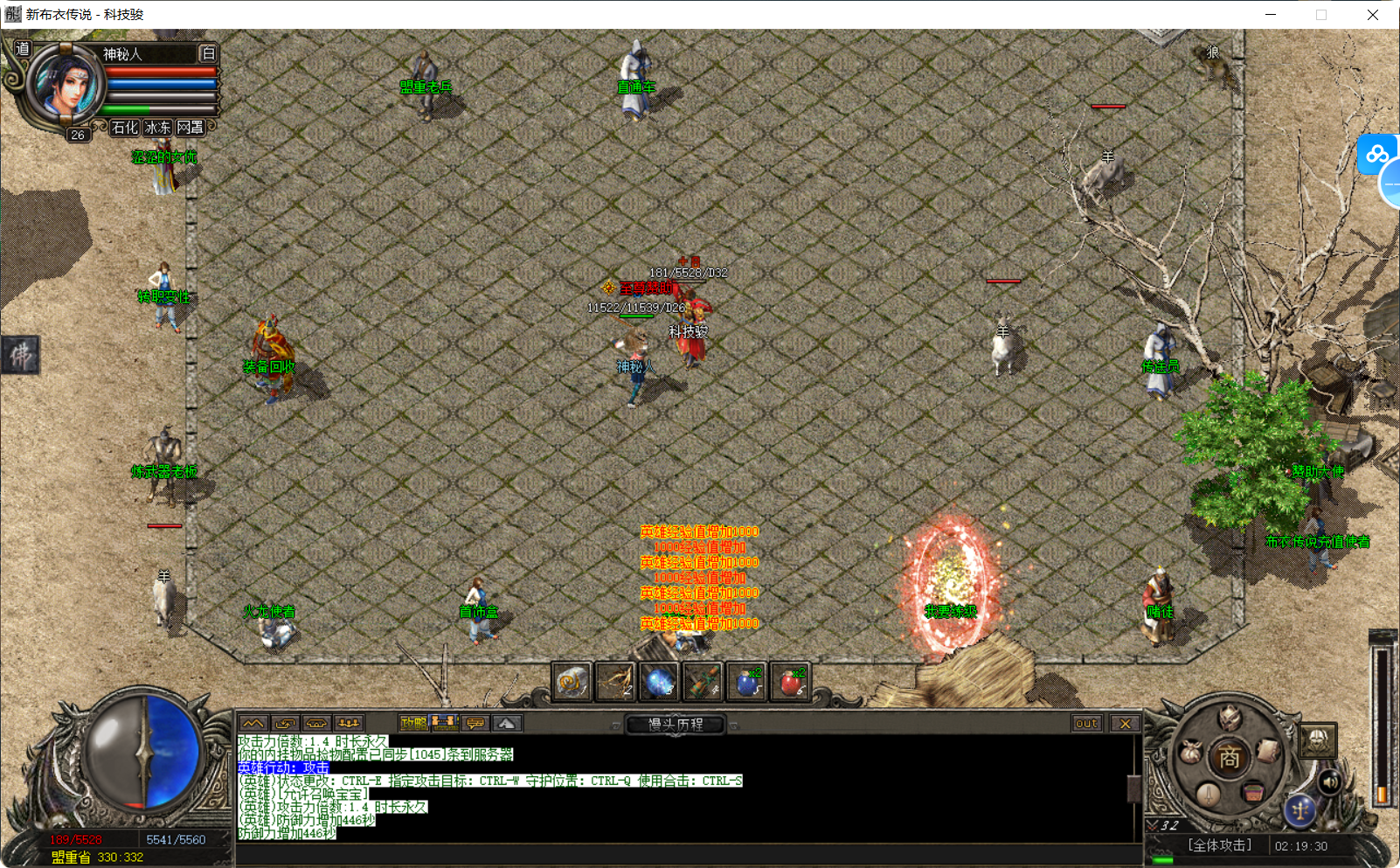1400x868 pixels.
Task: Collapse the chat window using the out button
Action: pyautogui.click(x=1086, y=723)
